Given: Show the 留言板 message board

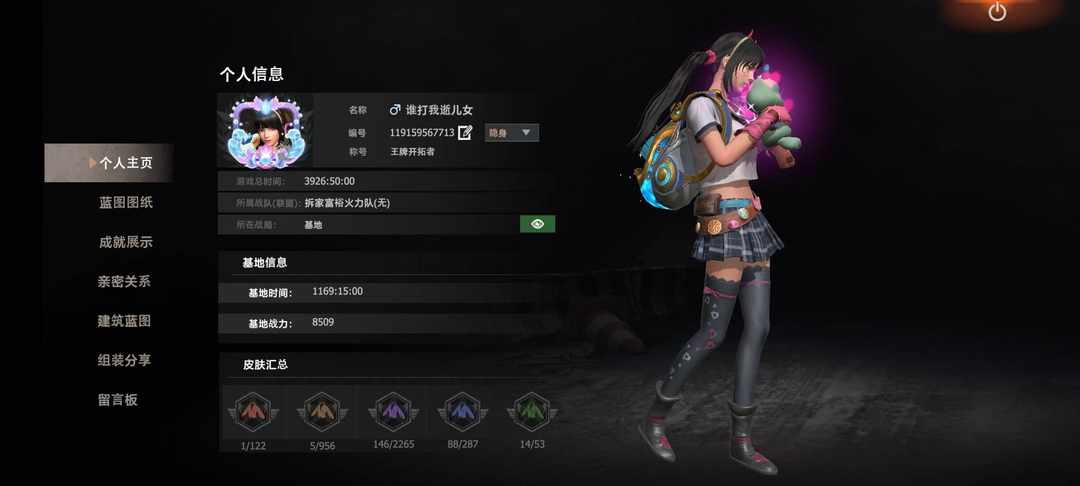Looking at the screenshot, I should (117, 399).
